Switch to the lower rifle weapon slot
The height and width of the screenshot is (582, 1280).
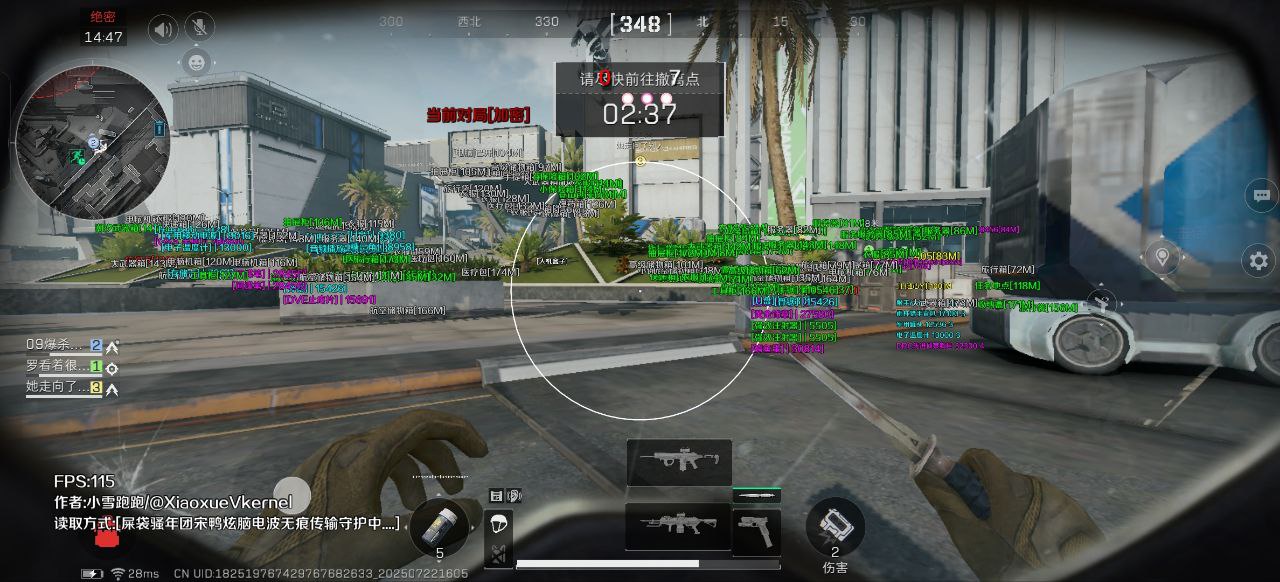click(x=677, y=526)
